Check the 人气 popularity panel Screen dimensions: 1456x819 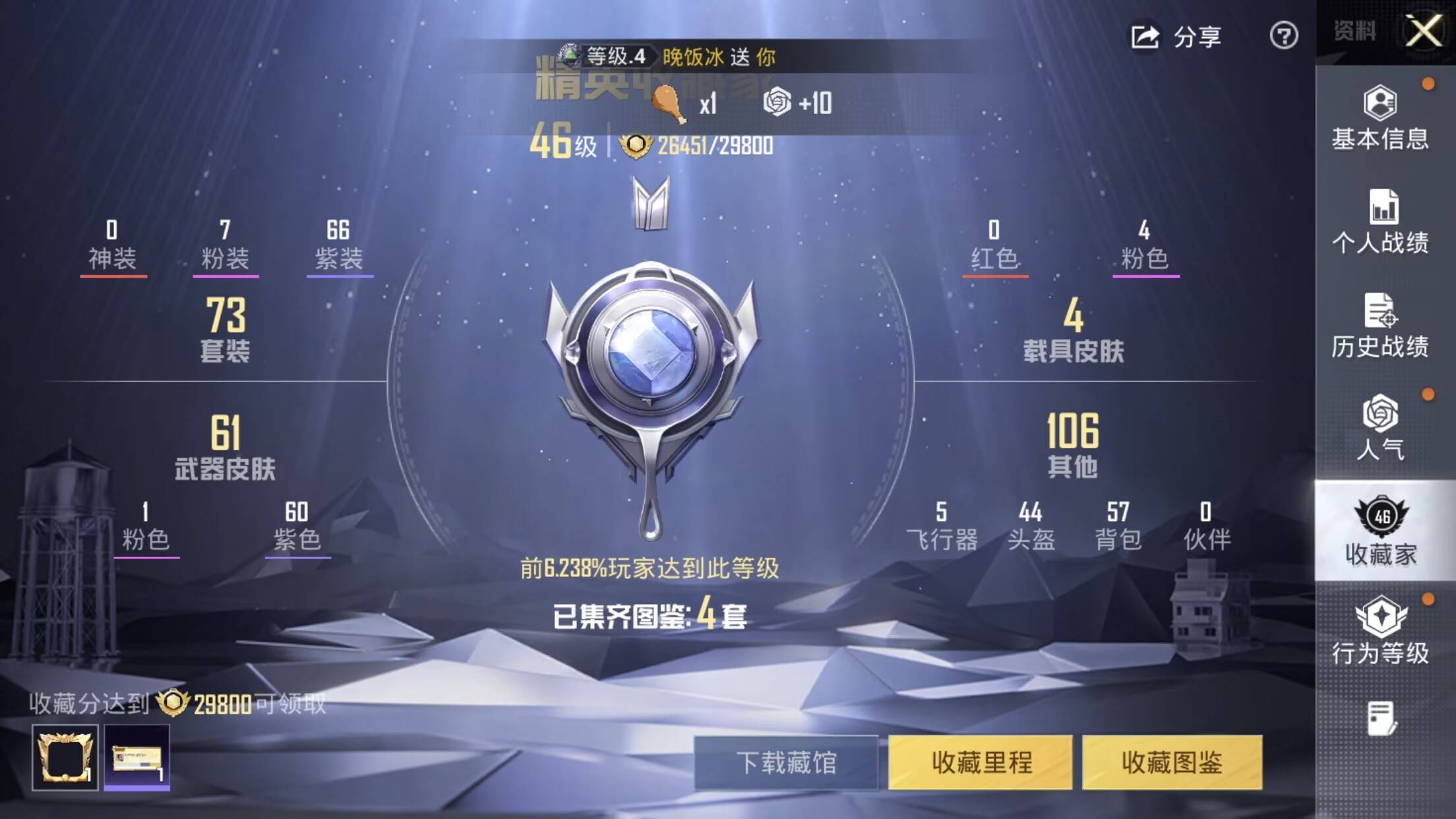[1383, 432]
